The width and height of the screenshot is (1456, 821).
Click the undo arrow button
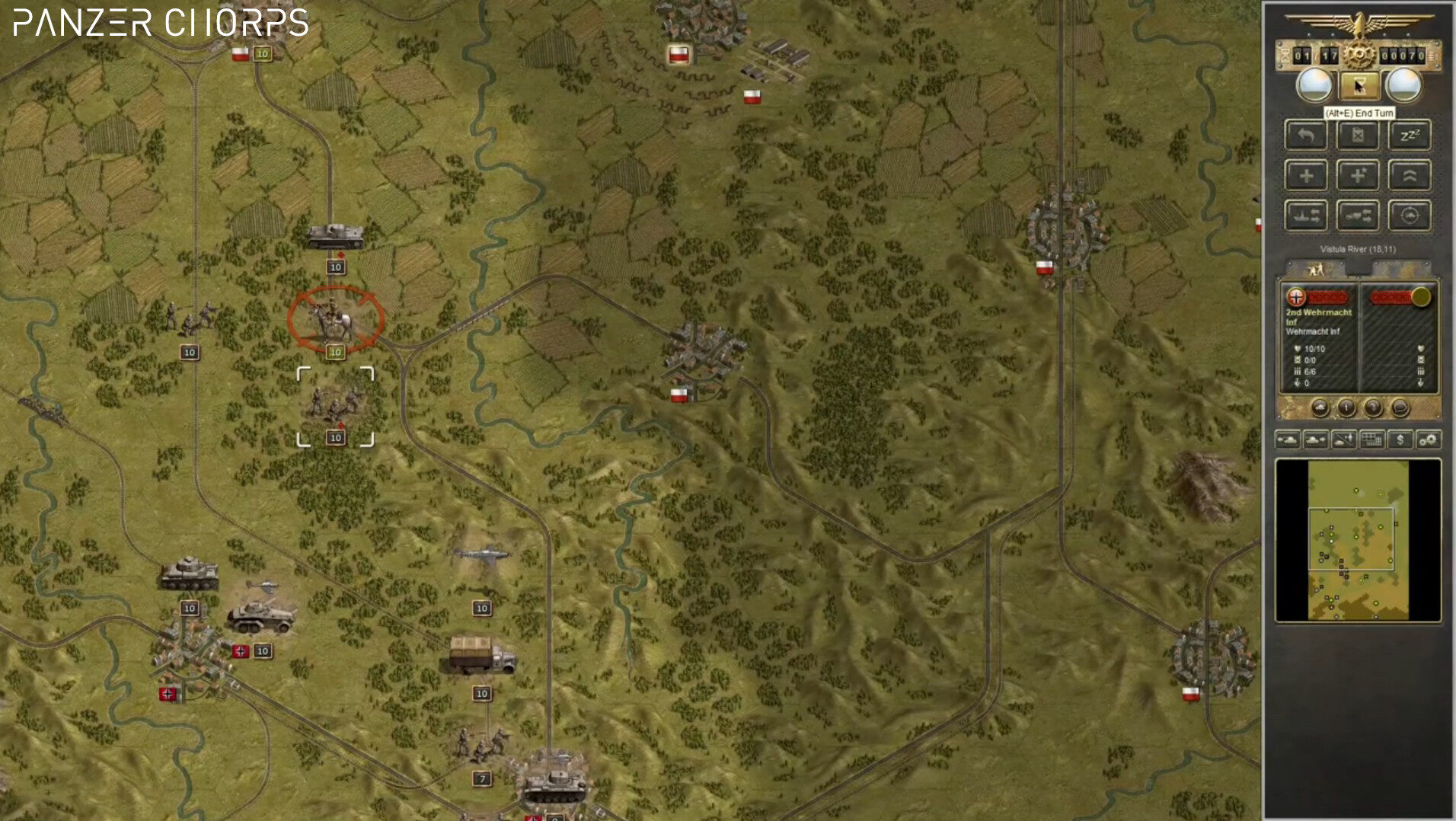[x=1306, y=136]
